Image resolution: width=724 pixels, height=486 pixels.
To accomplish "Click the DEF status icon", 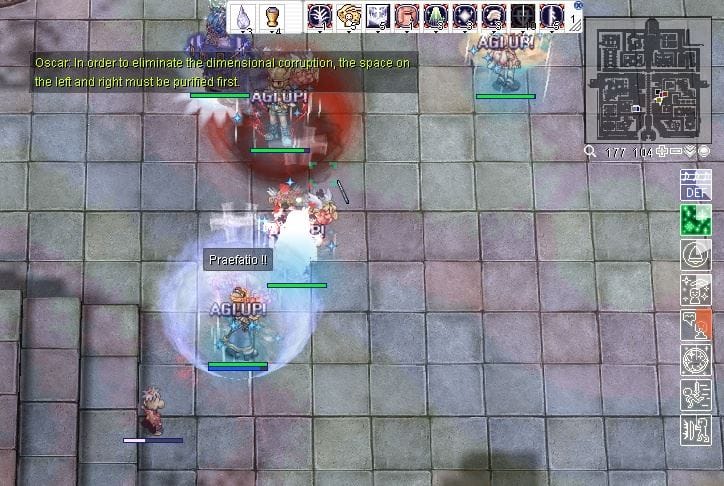I will pyautogui.click(x=695, y=185).
